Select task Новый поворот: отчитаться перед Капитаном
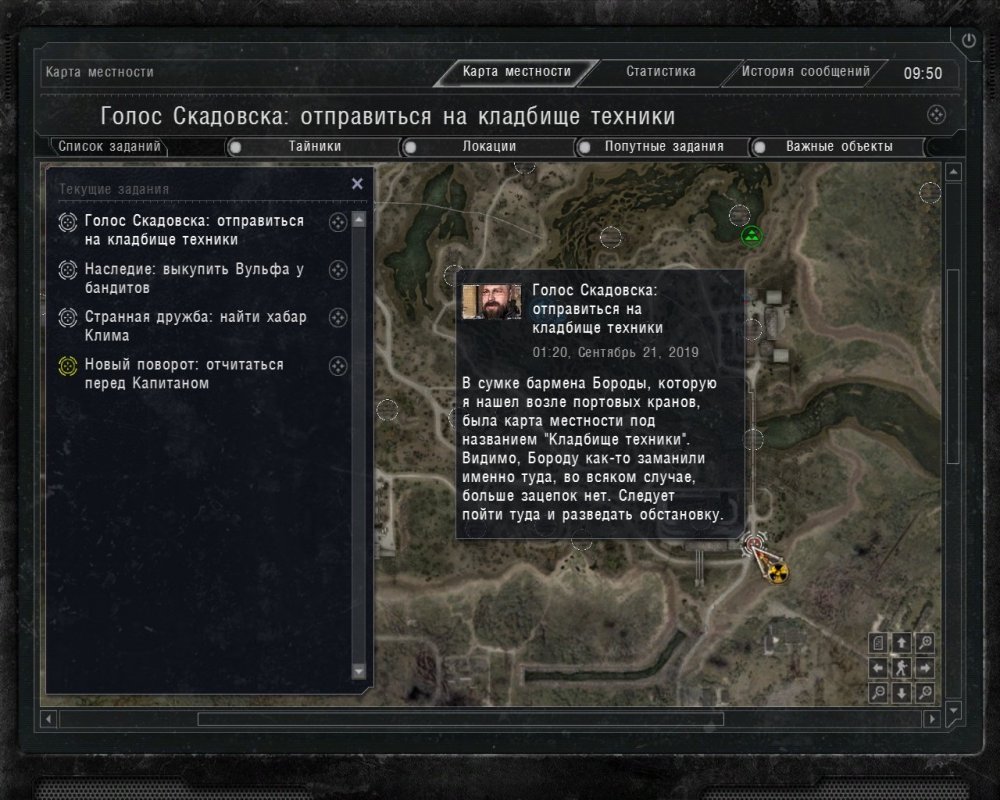 point(184,374)
